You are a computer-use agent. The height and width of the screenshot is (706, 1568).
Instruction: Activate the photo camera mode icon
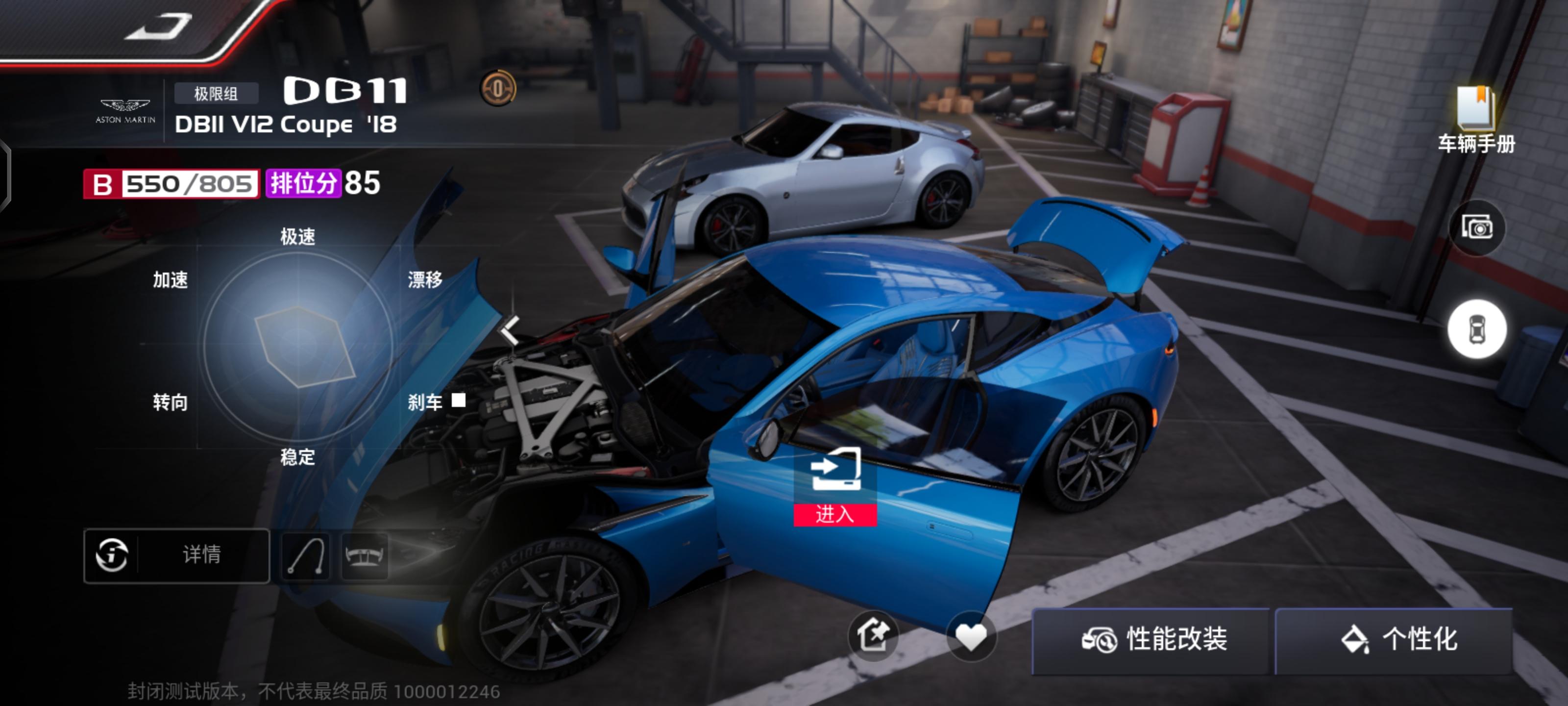[x=1477, y=228]
